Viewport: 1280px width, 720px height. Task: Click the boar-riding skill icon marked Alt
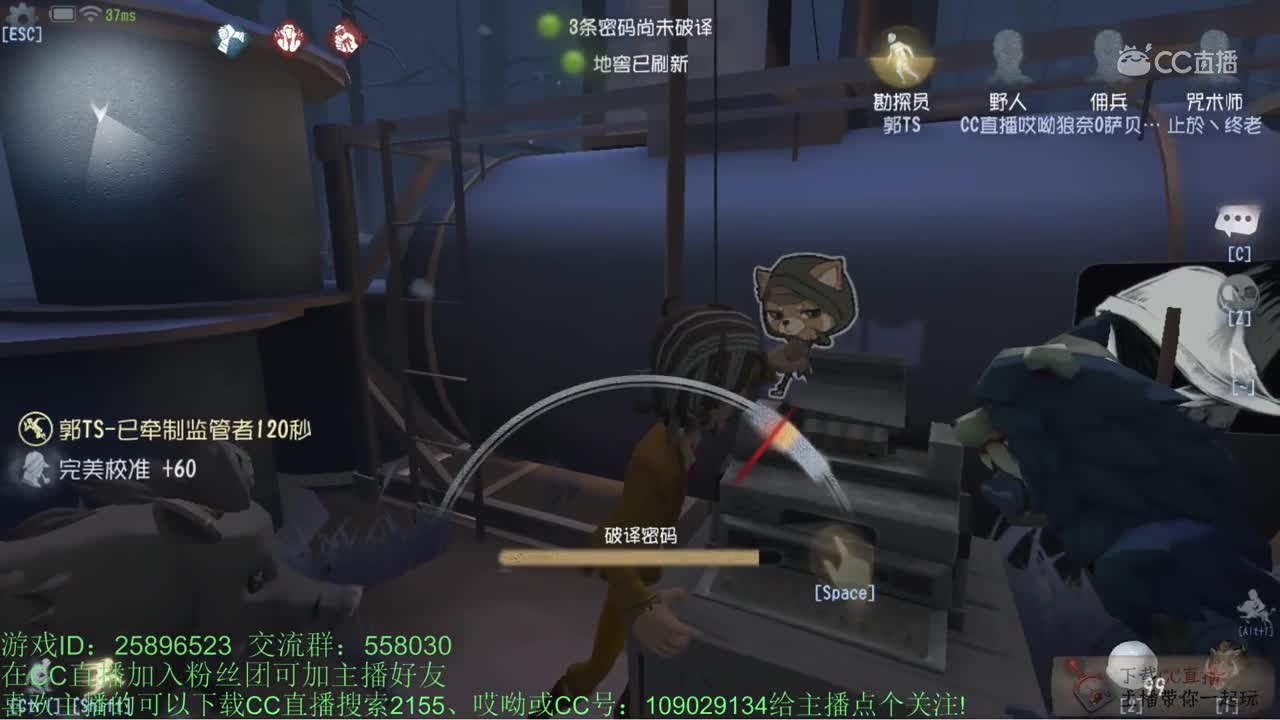[1254, 604]
